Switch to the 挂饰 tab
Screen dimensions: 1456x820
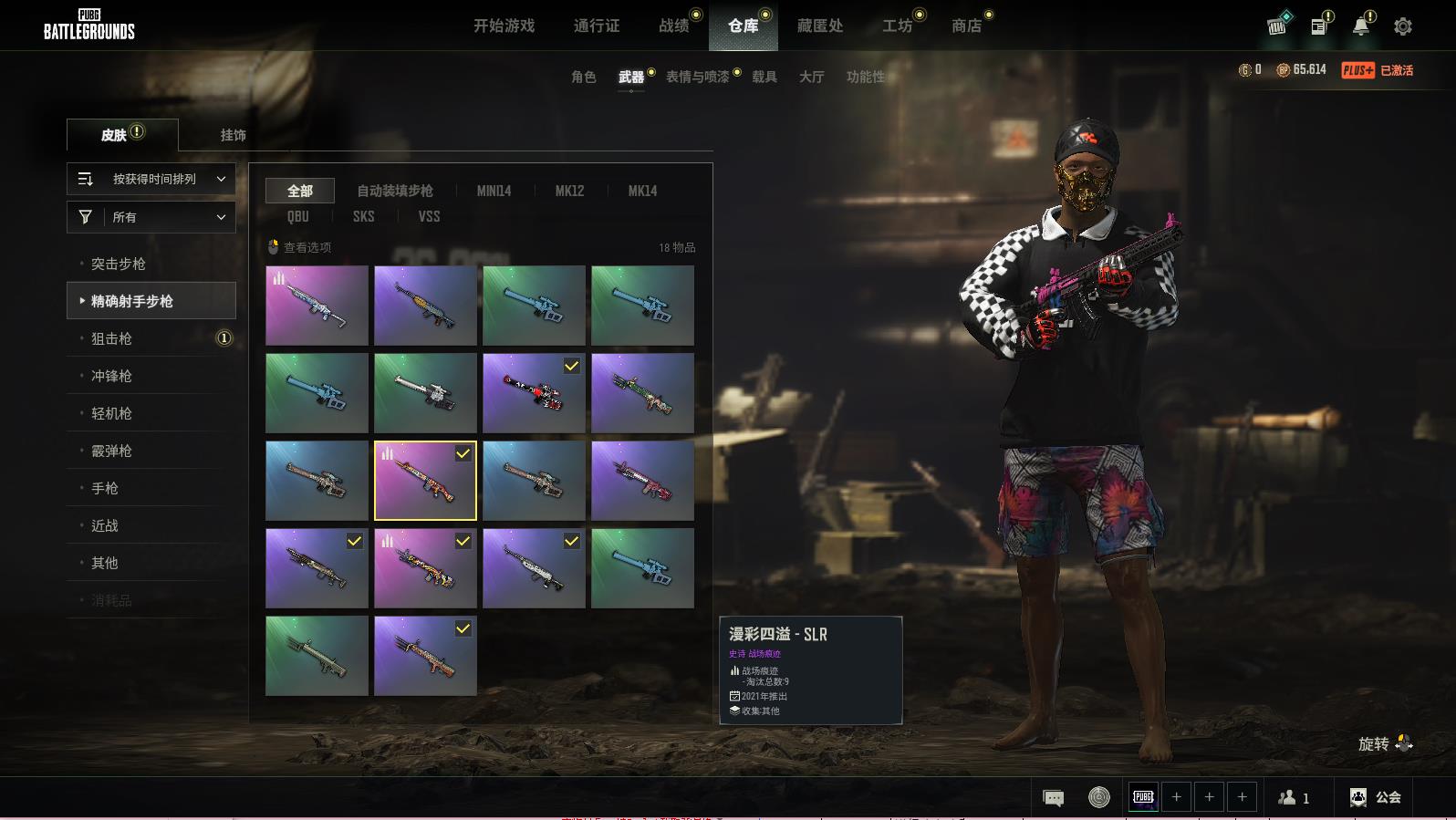pos(233,135)
